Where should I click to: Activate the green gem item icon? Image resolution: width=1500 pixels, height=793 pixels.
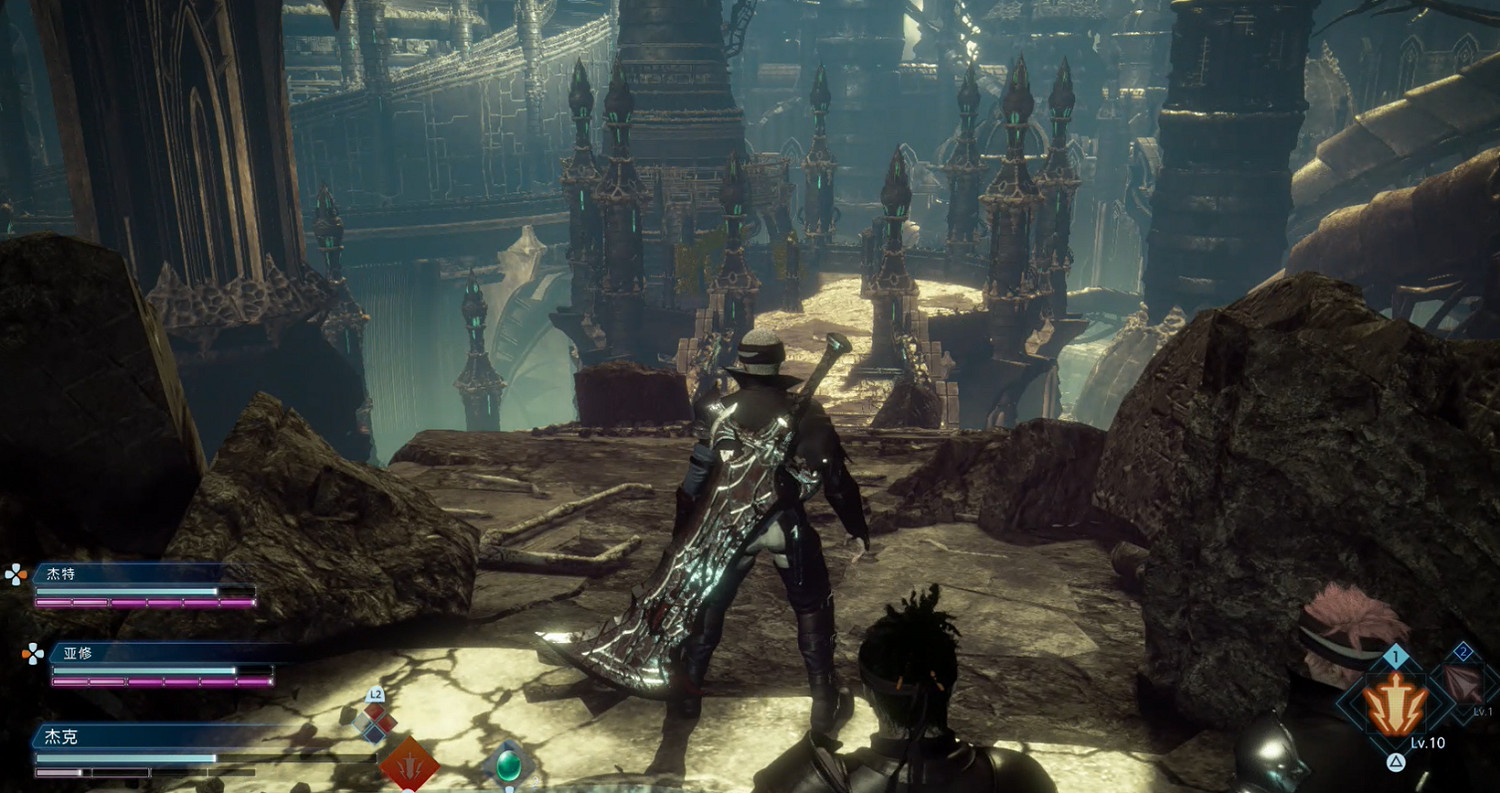(x=508, y=766)
